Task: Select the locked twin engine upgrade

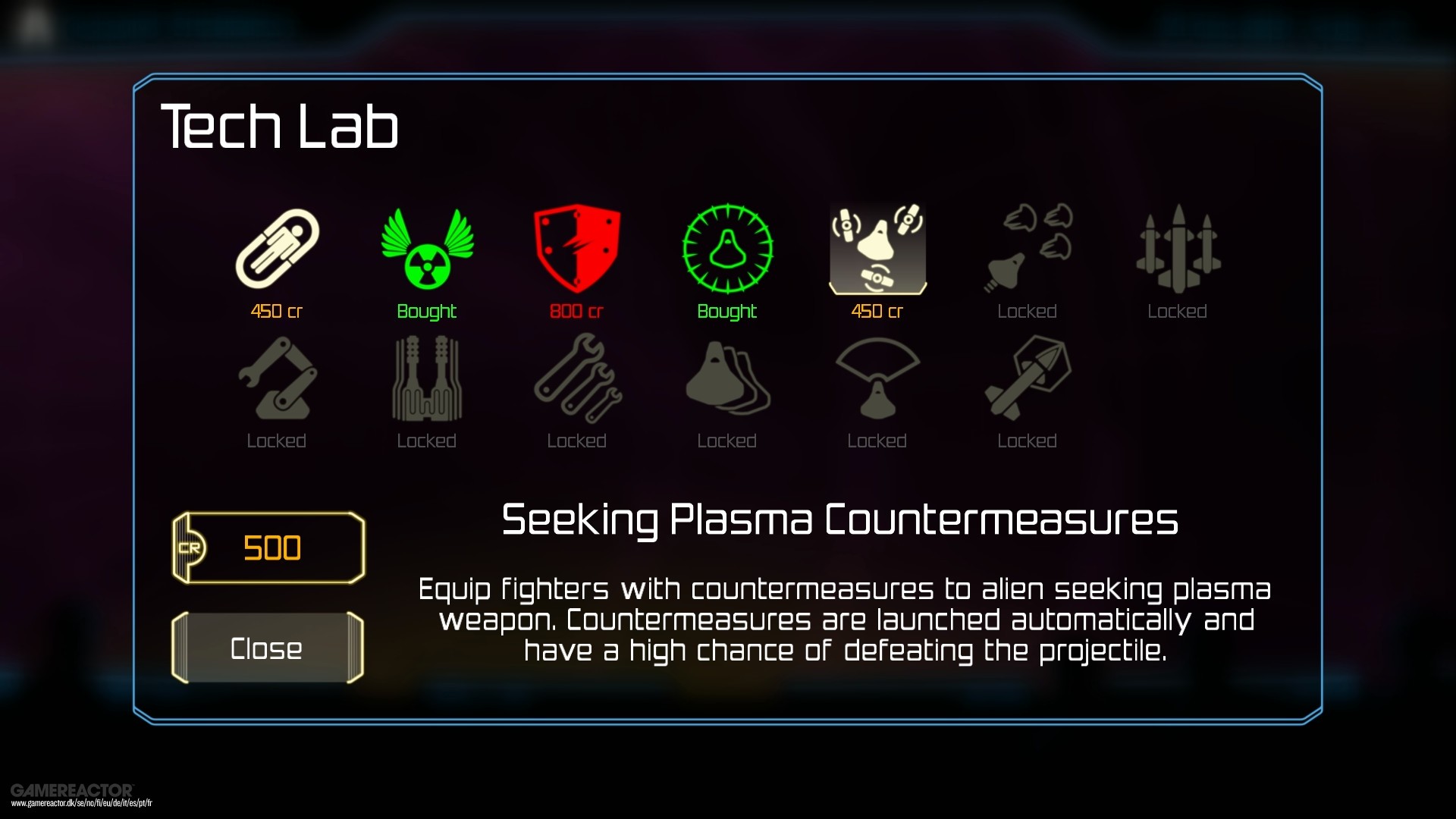Action: (x=427, y=378)
